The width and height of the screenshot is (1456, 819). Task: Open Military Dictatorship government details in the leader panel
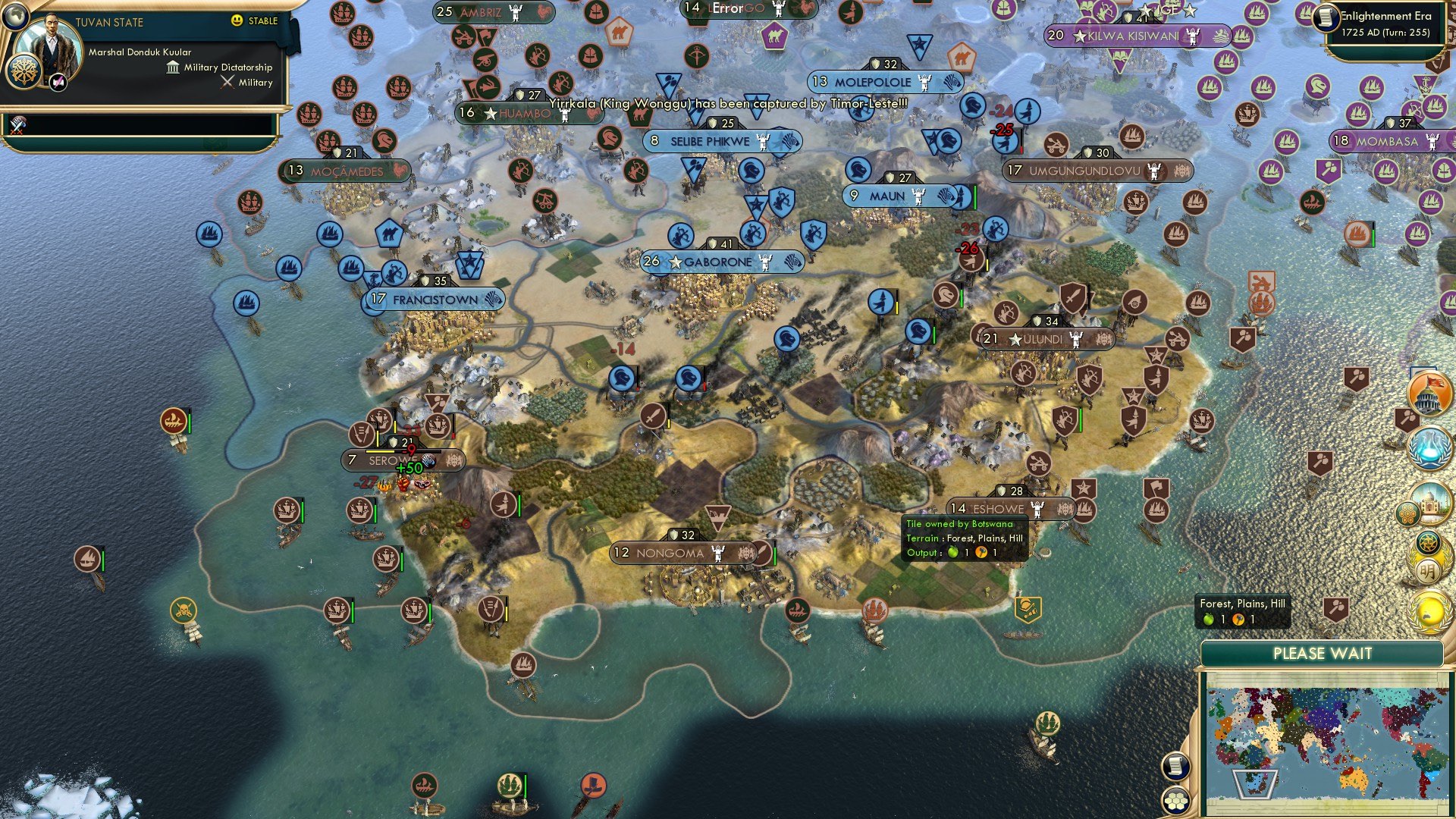pyautogui.click(x=220, y=67)
